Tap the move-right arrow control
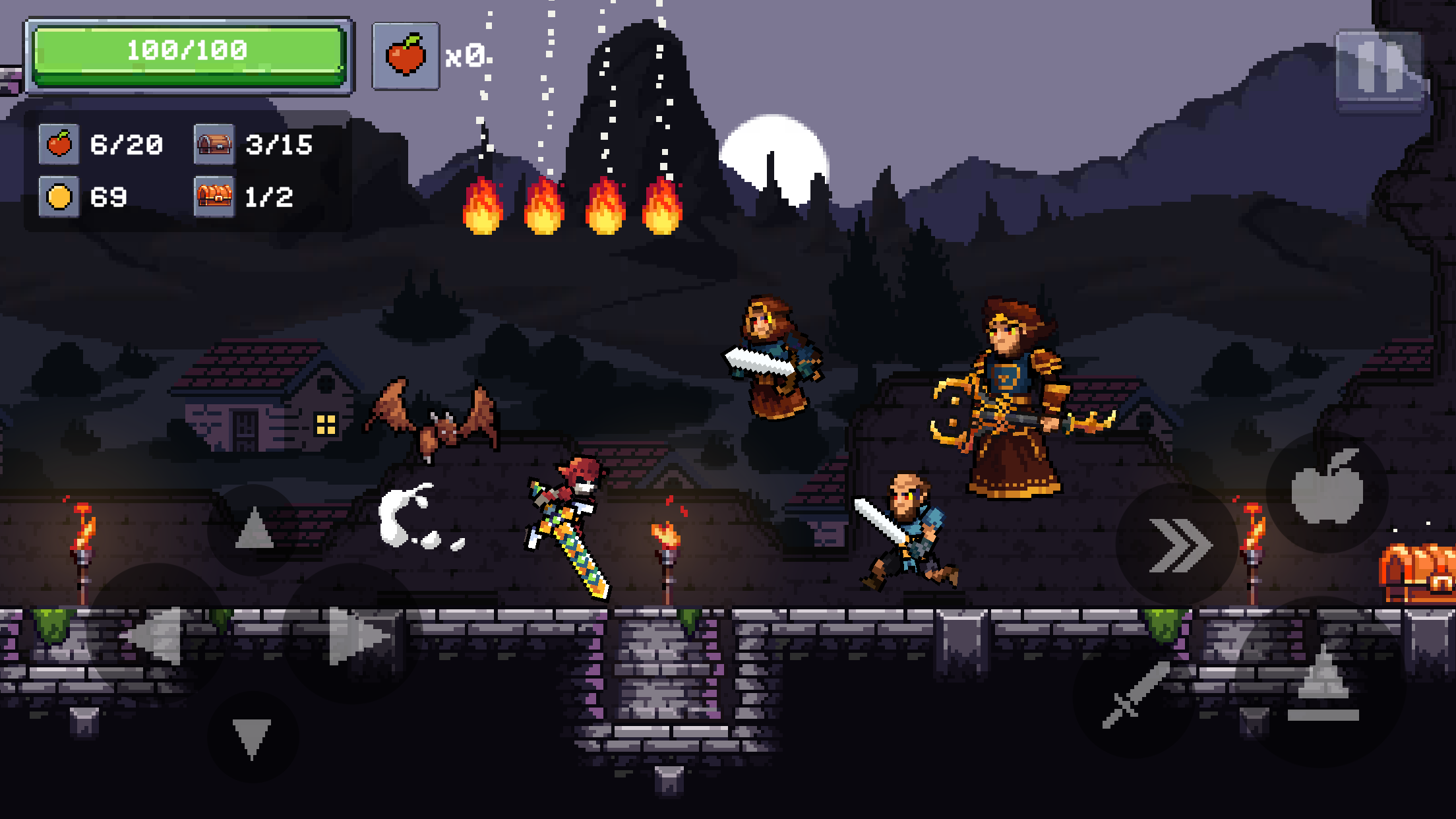1456x819 pixels. pos(354,634)
